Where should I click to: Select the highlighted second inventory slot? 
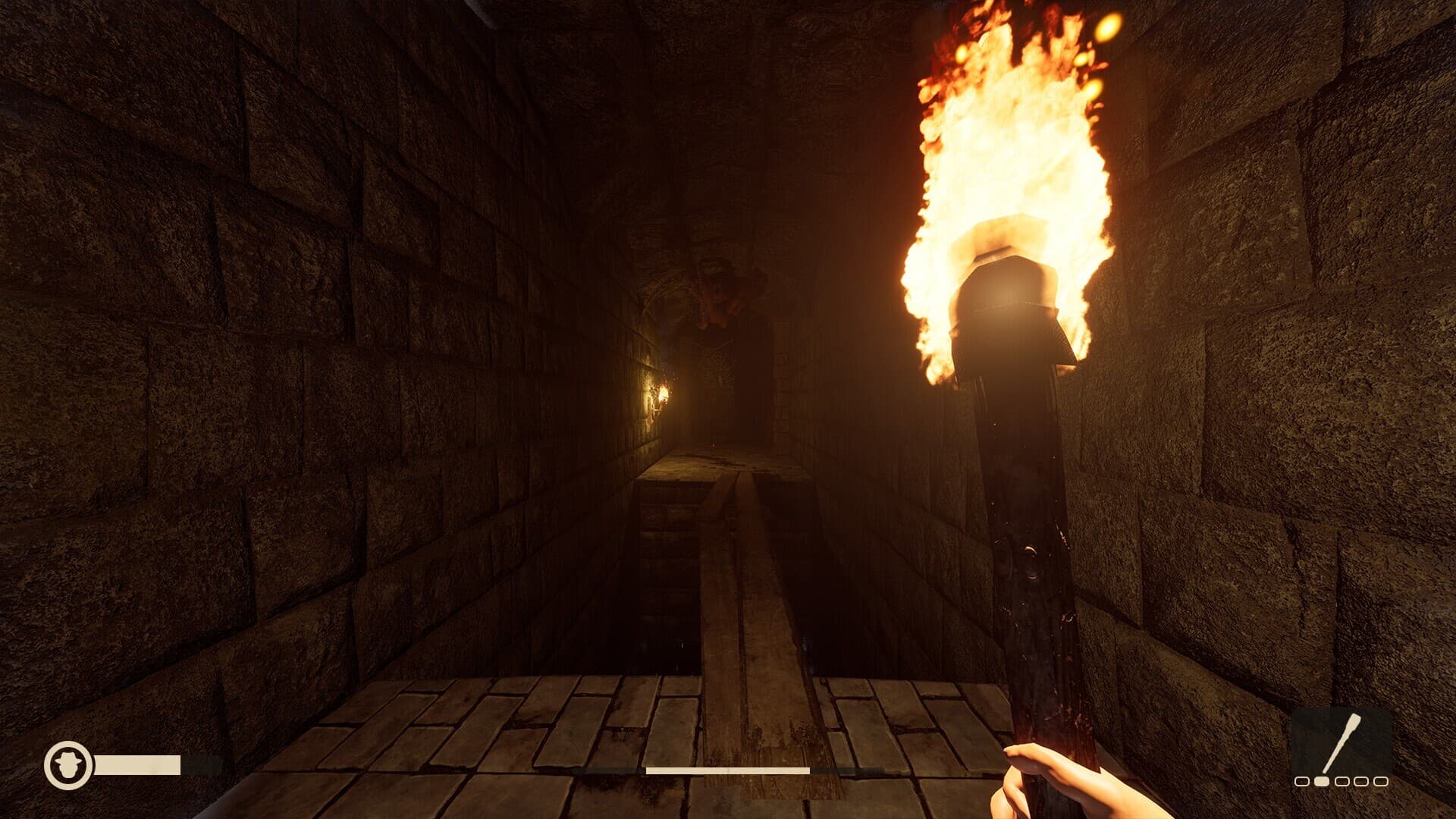pos(1321,780)
